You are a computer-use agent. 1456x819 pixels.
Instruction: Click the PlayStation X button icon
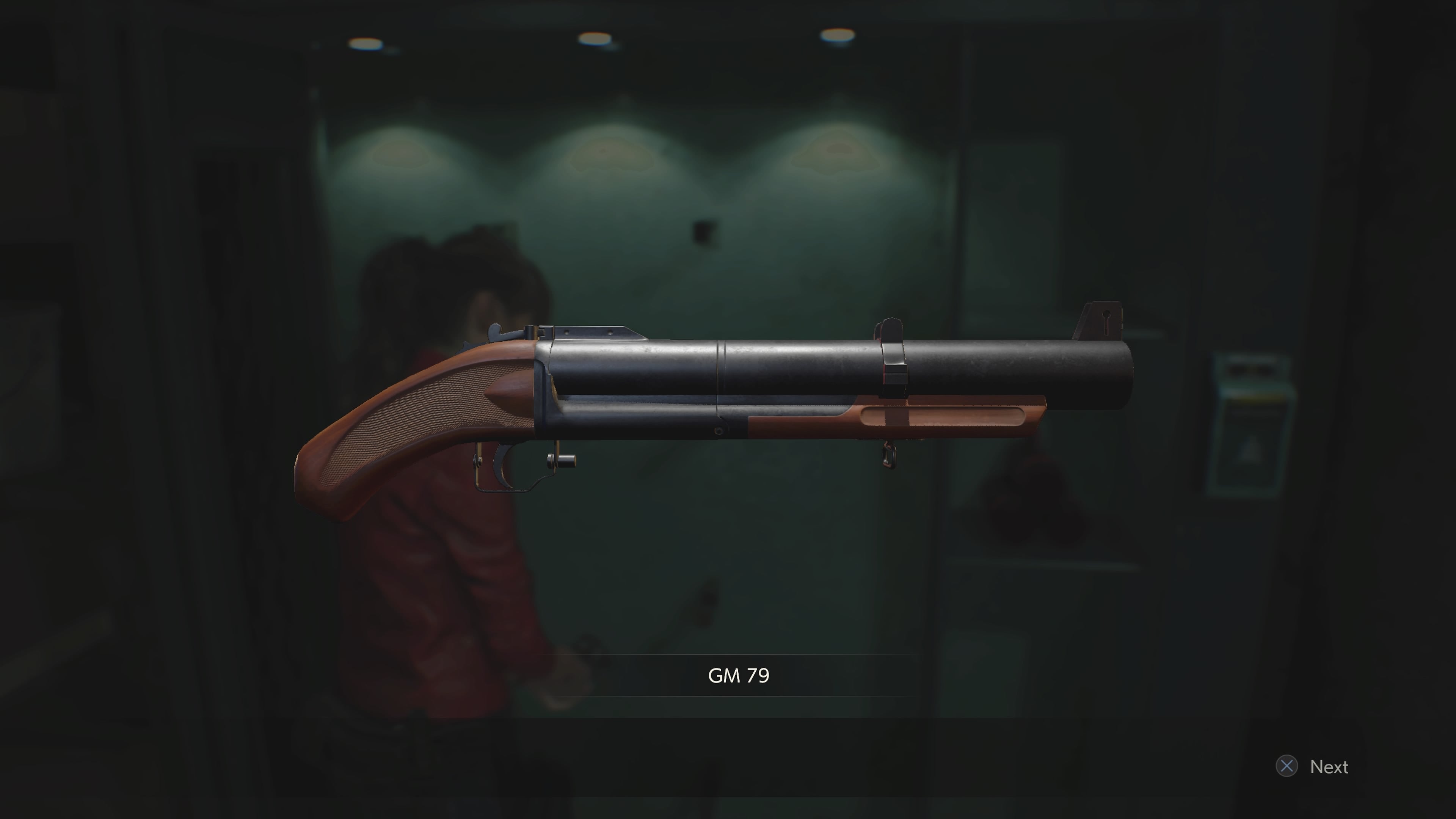[1288, 766]
